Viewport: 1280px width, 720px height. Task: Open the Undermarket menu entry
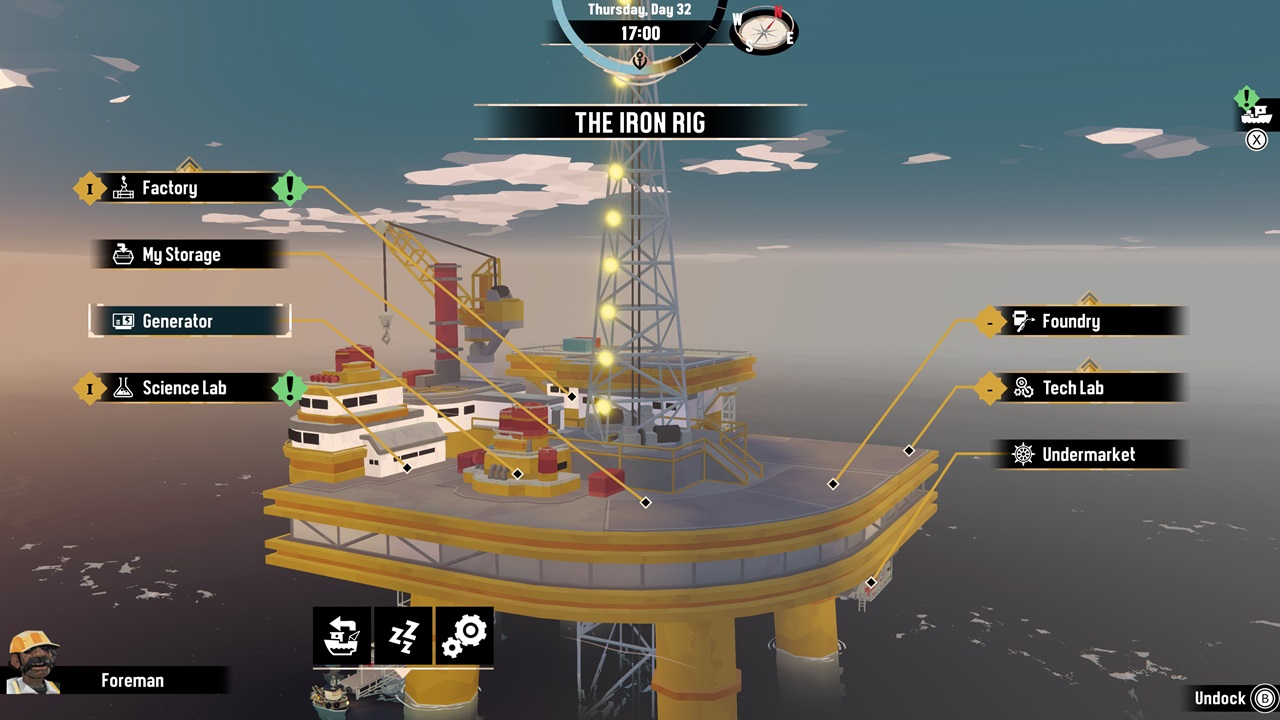1090,455
